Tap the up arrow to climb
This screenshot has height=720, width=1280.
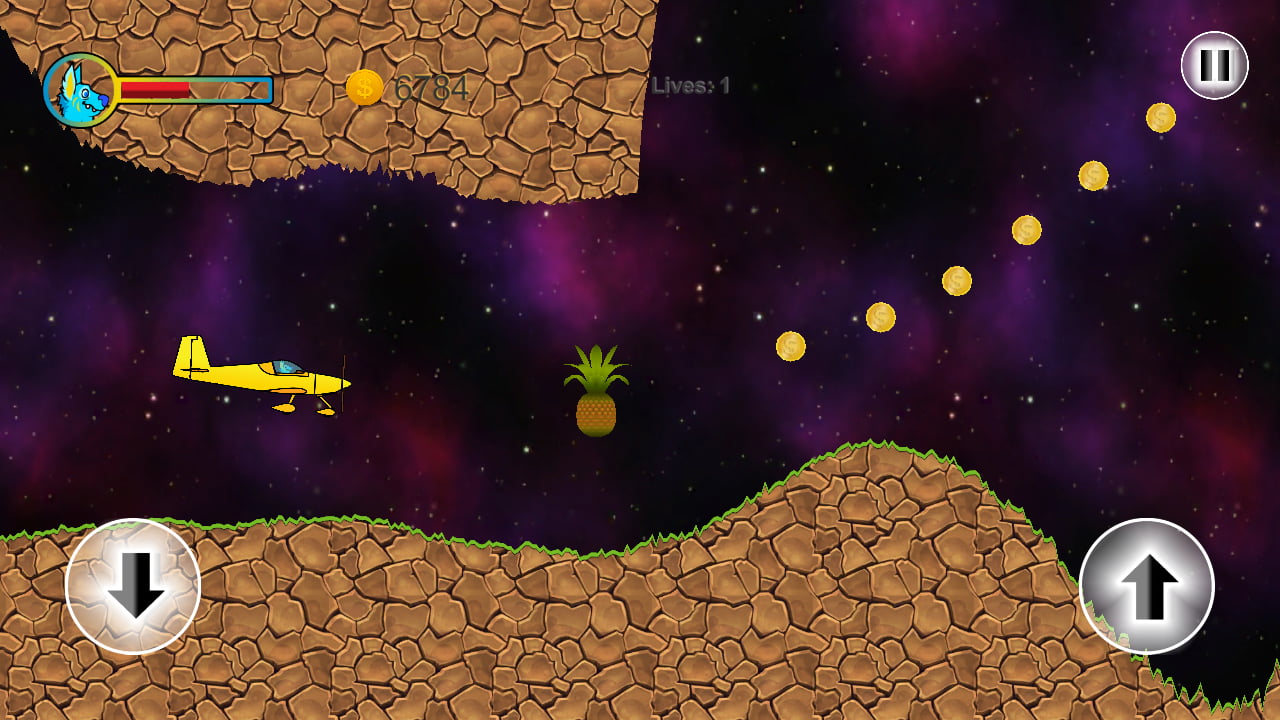pyautogui.click(x=1147, y=586)
